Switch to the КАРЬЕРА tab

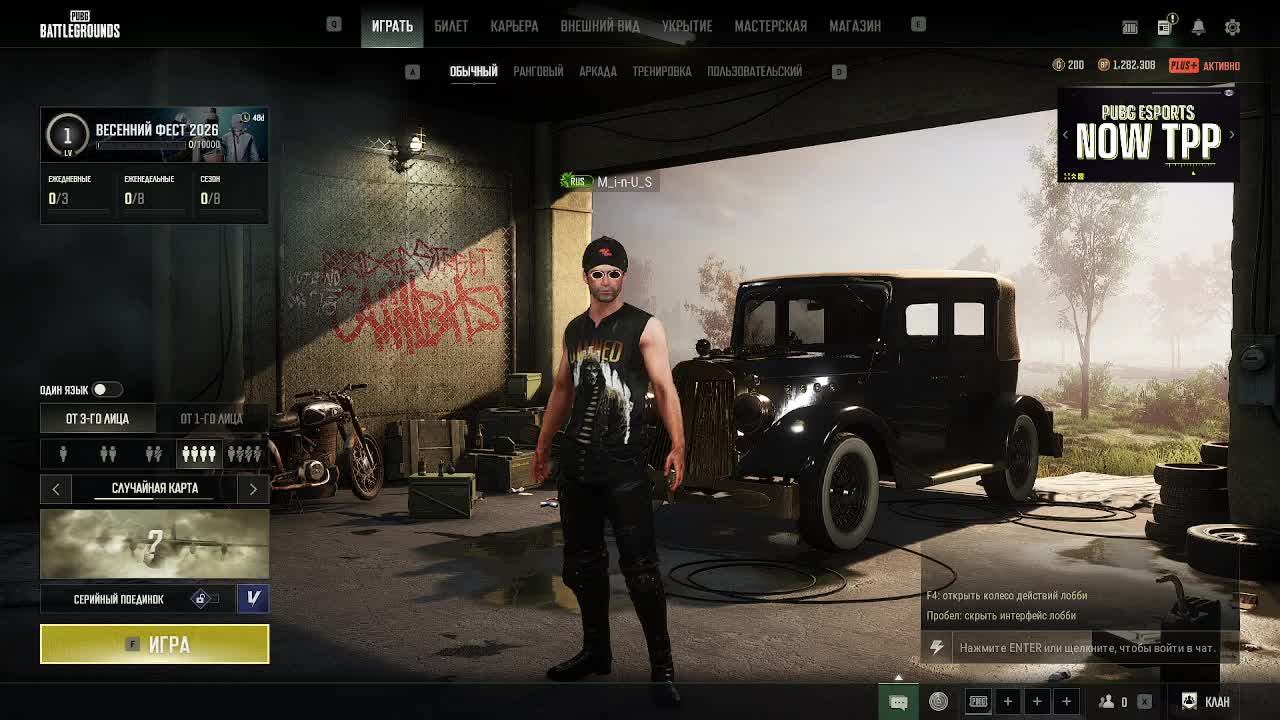[514, 26]
